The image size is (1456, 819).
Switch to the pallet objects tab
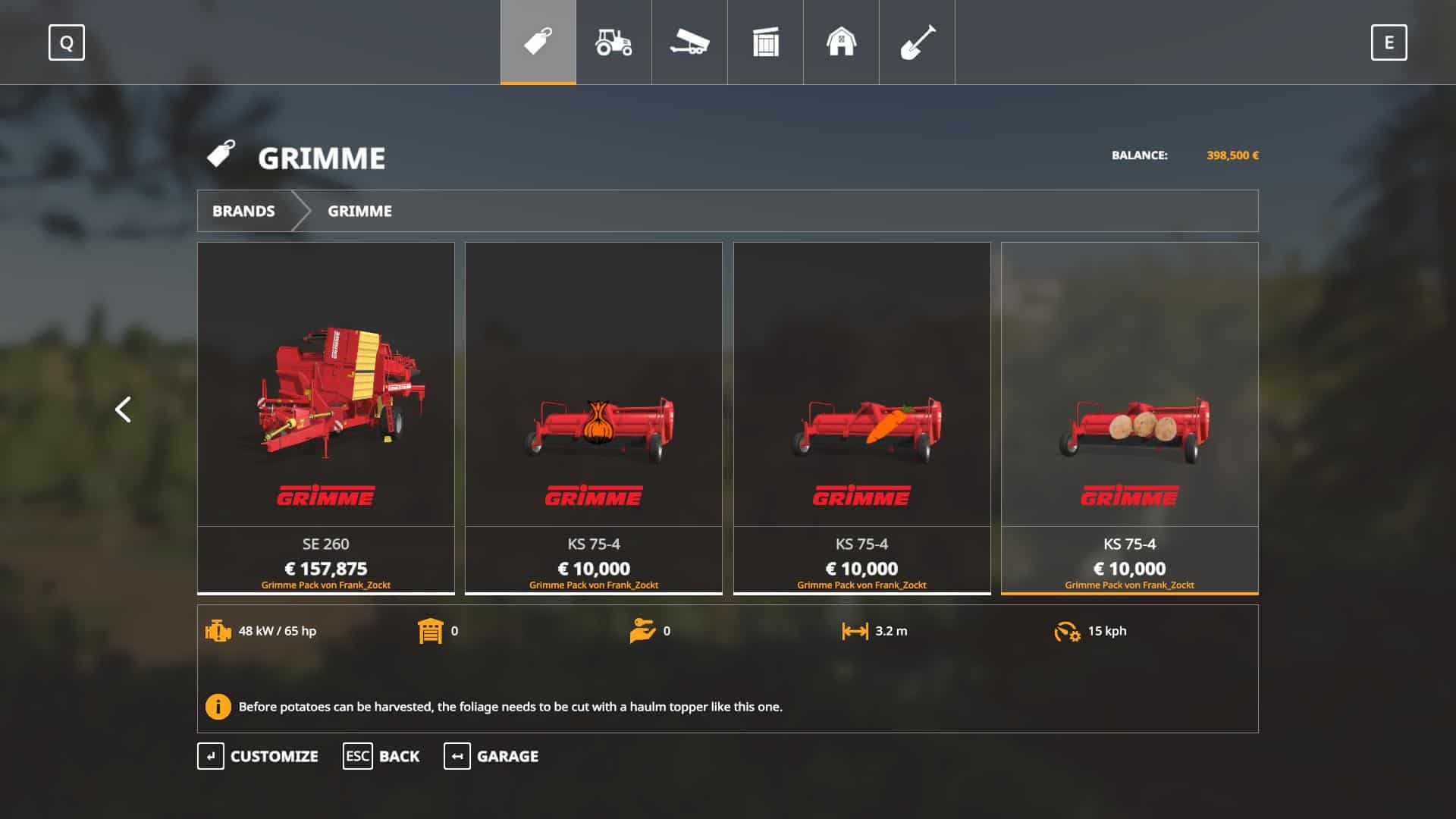(x=765, y=42)
